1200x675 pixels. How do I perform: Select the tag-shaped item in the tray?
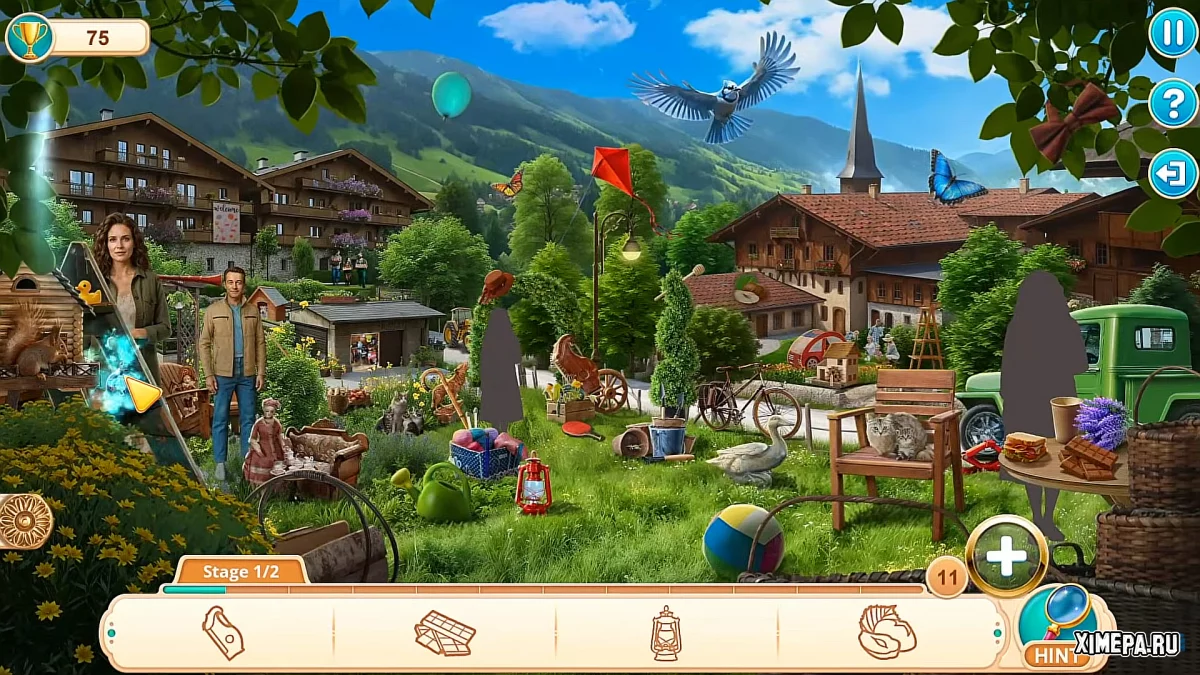click(x=223, y=633)
